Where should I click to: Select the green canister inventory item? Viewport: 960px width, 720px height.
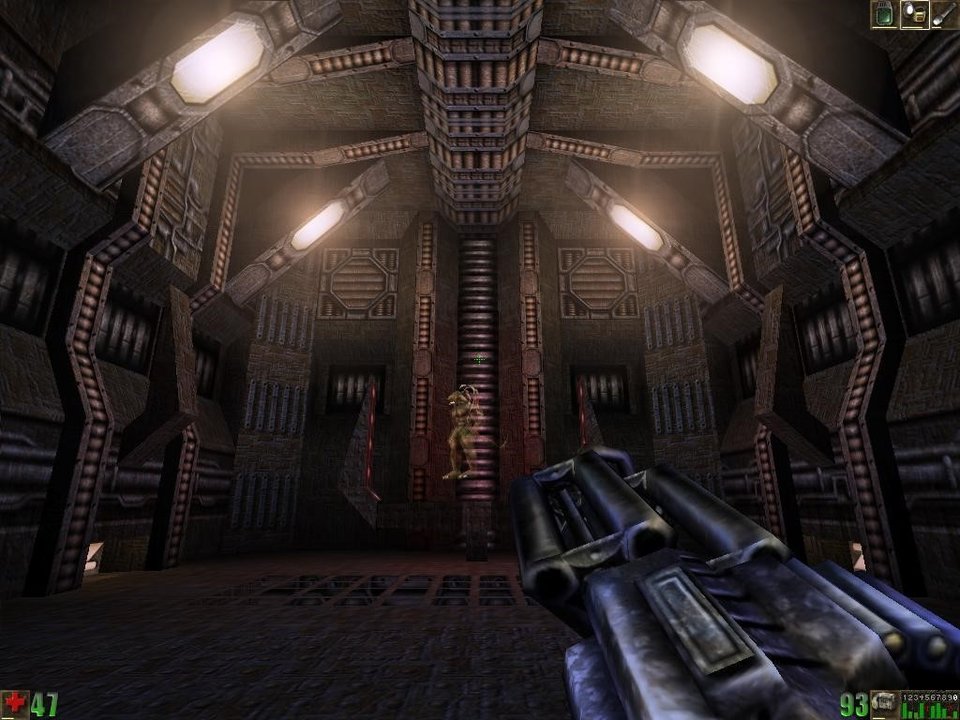884,14
